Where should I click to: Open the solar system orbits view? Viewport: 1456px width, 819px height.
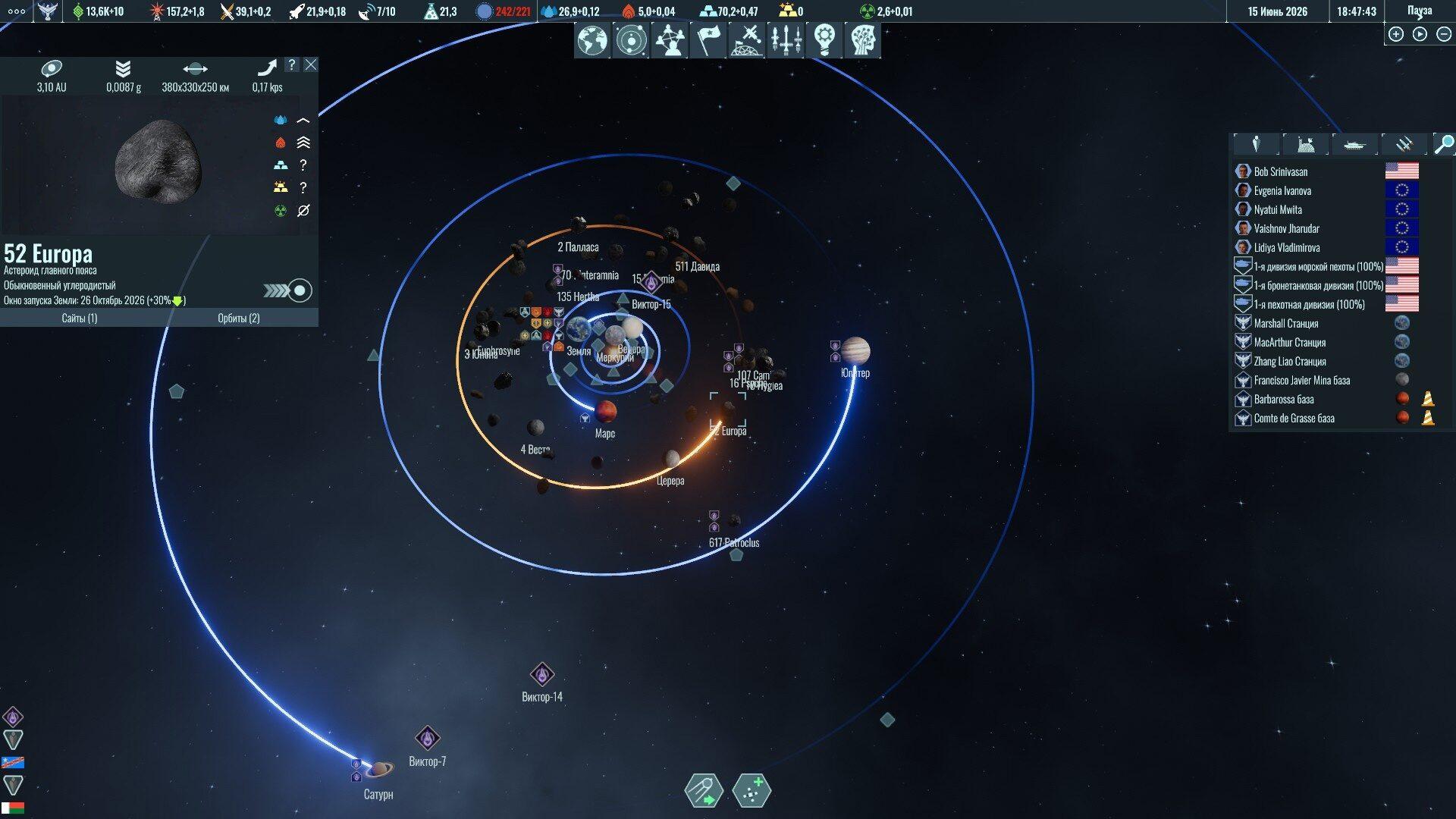point(631,40)
